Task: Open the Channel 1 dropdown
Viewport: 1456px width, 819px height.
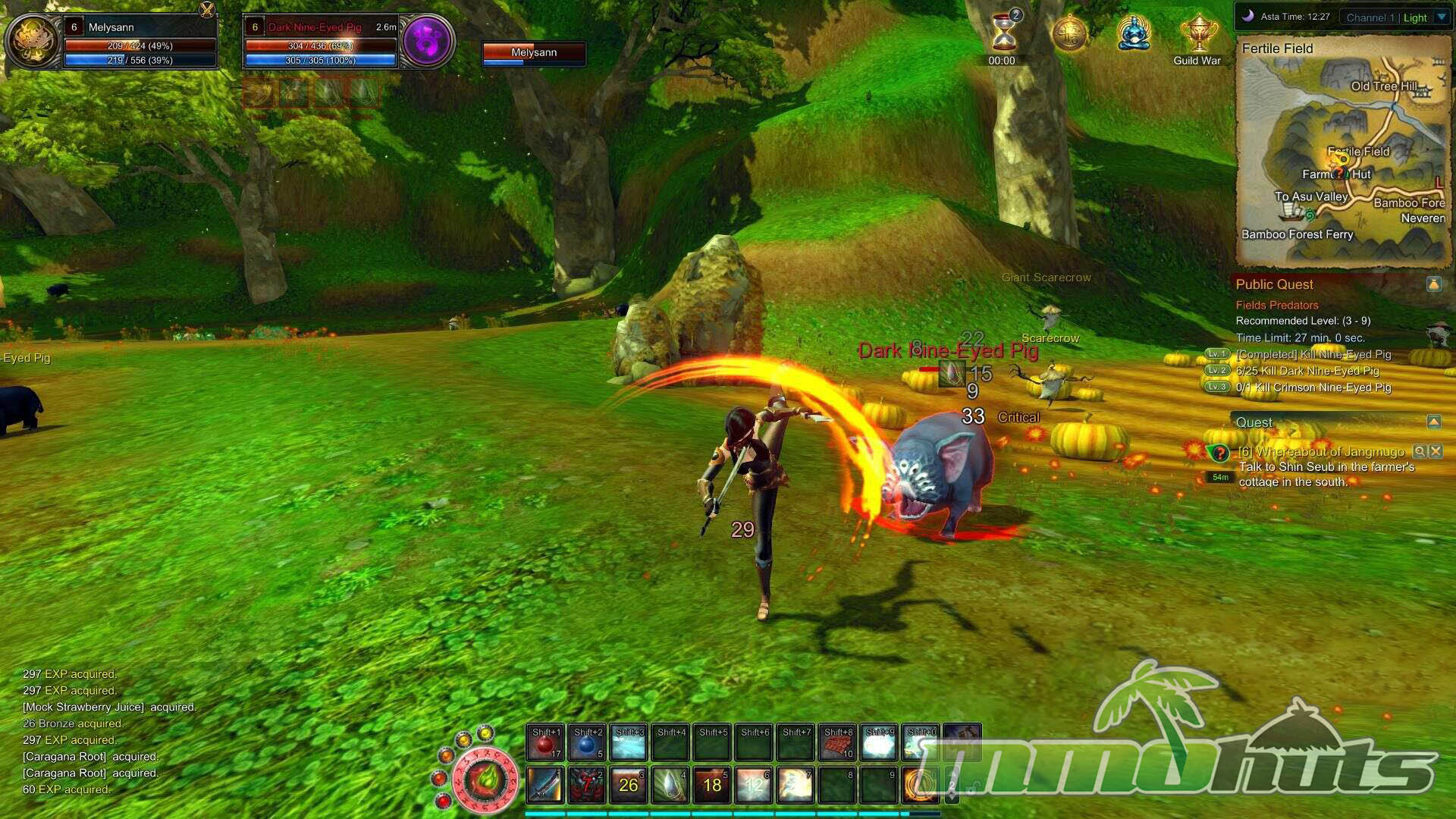Action: (x=1442, y=17)
